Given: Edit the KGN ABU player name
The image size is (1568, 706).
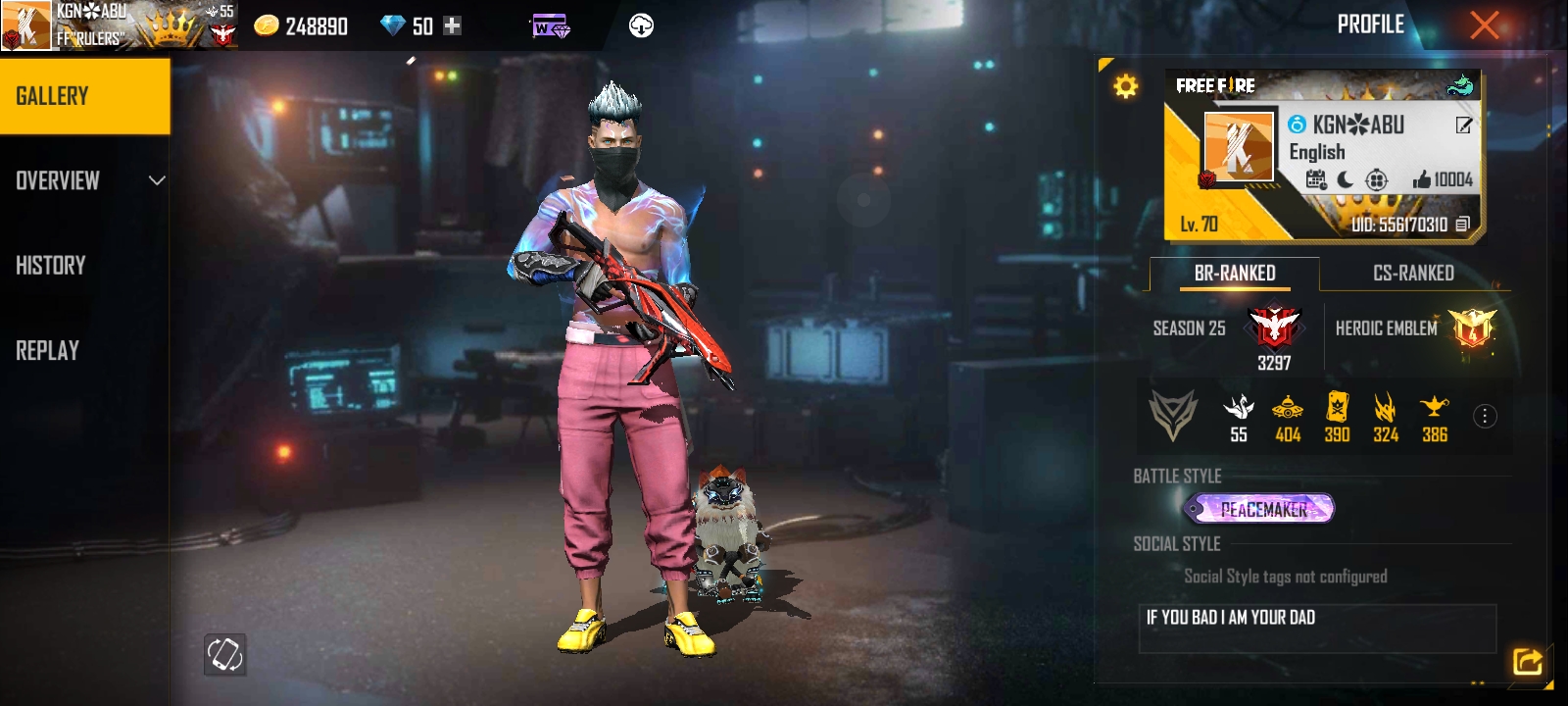Looking at the screenshot, I should point(1463,125).
